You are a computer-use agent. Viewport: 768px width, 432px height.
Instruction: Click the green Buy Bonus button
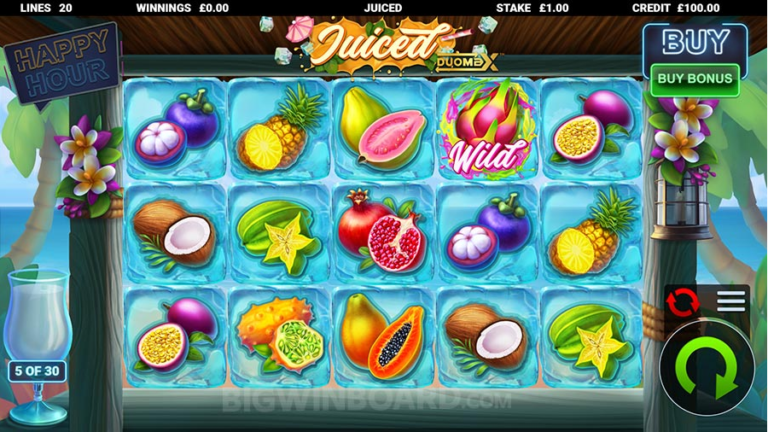pyautogui.click(x=694, y=78)
